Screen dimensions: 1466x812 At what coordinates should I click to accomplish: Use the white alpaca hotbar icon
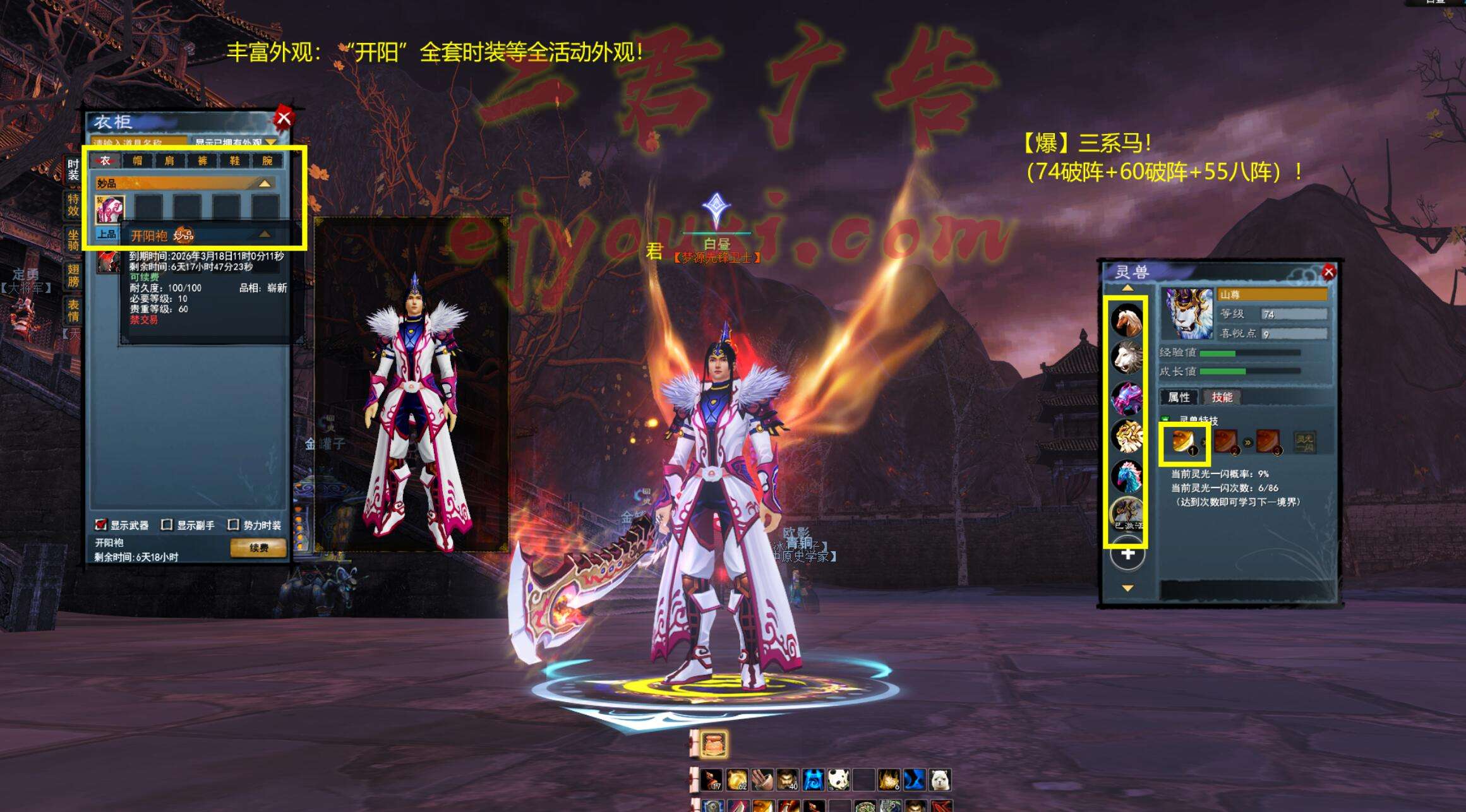[940, 780]
